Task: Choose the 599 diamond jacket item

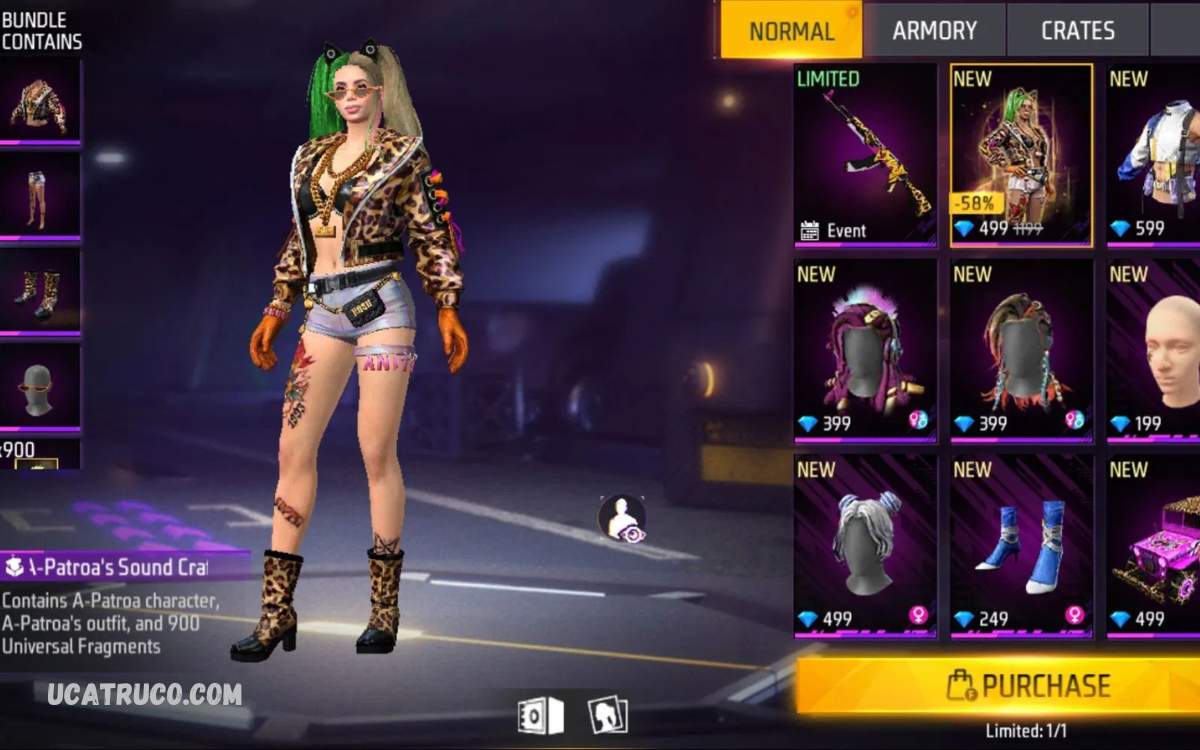Action: (x=1155, y=155)
